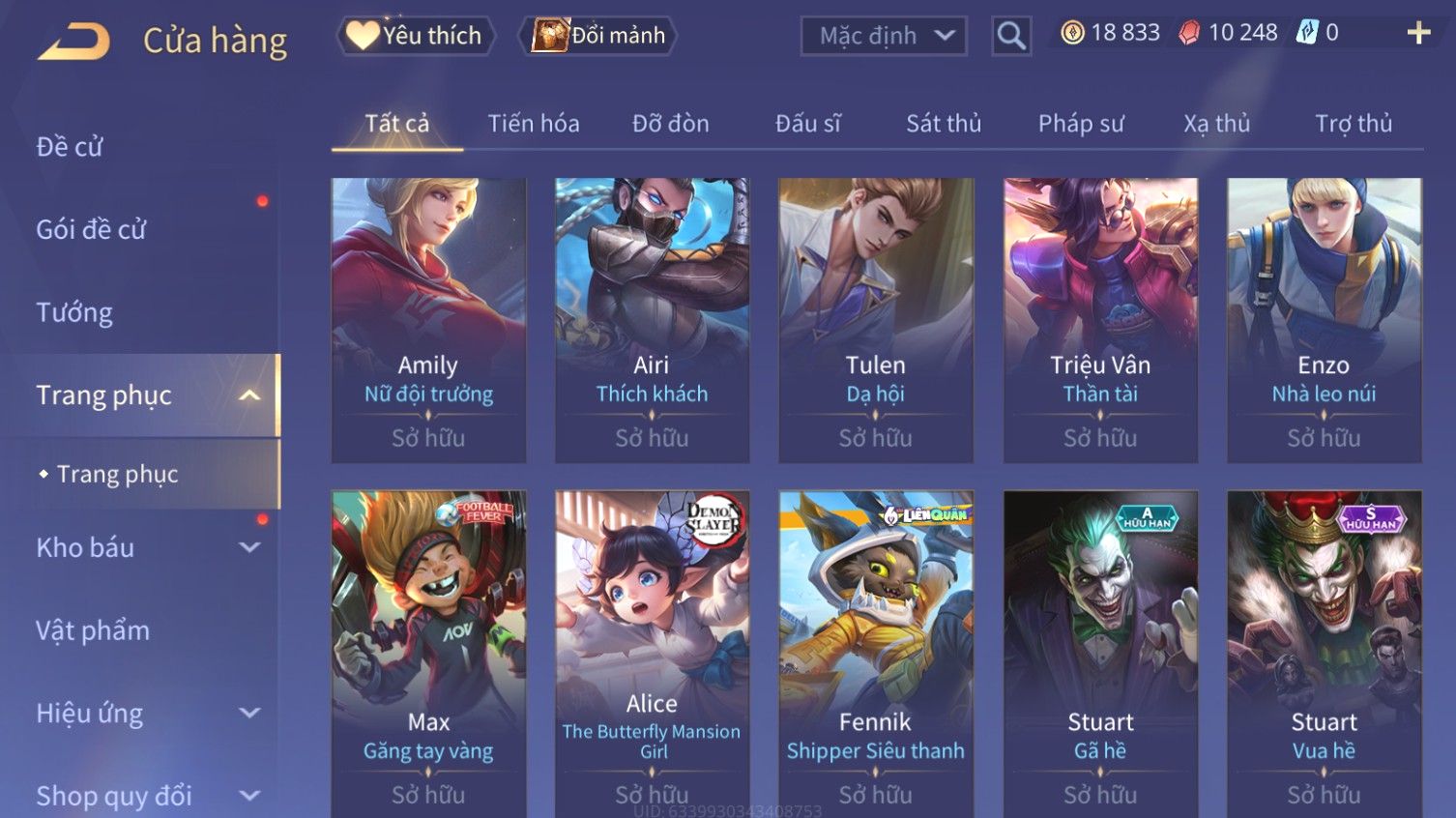The width and height of the screenshot is (1456, 818).
Task: Choose the Tulen Dạ hội skin card
Action: (875, 319)
